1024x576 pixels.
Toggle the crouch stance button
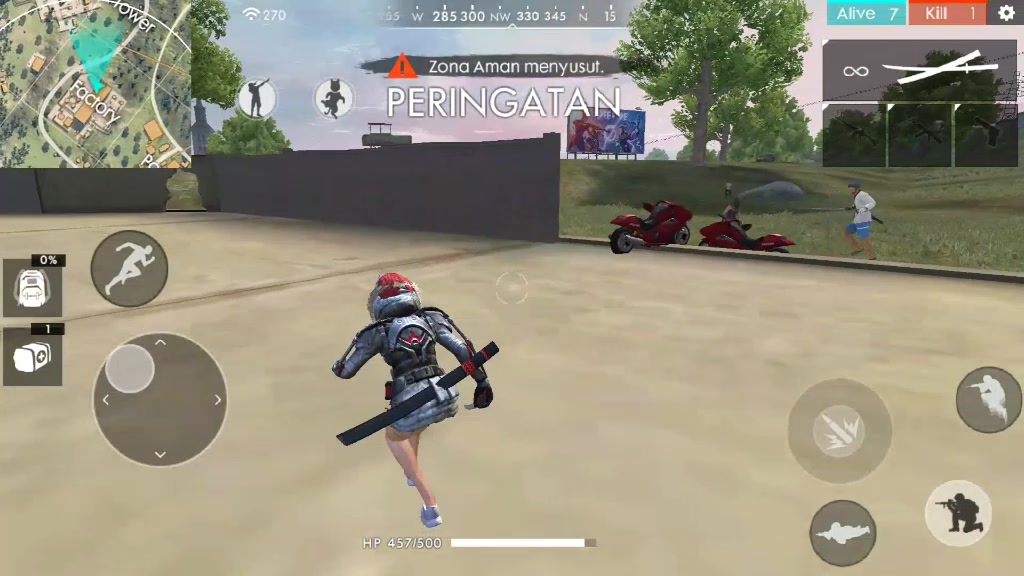[x=958, y=513]
